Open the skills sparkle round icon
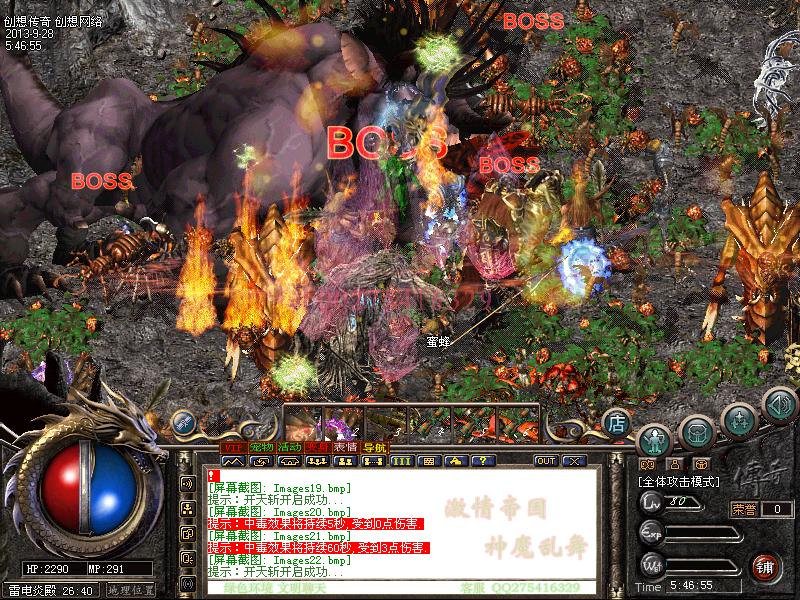The image size is (800, 600). tap(738, 419)
